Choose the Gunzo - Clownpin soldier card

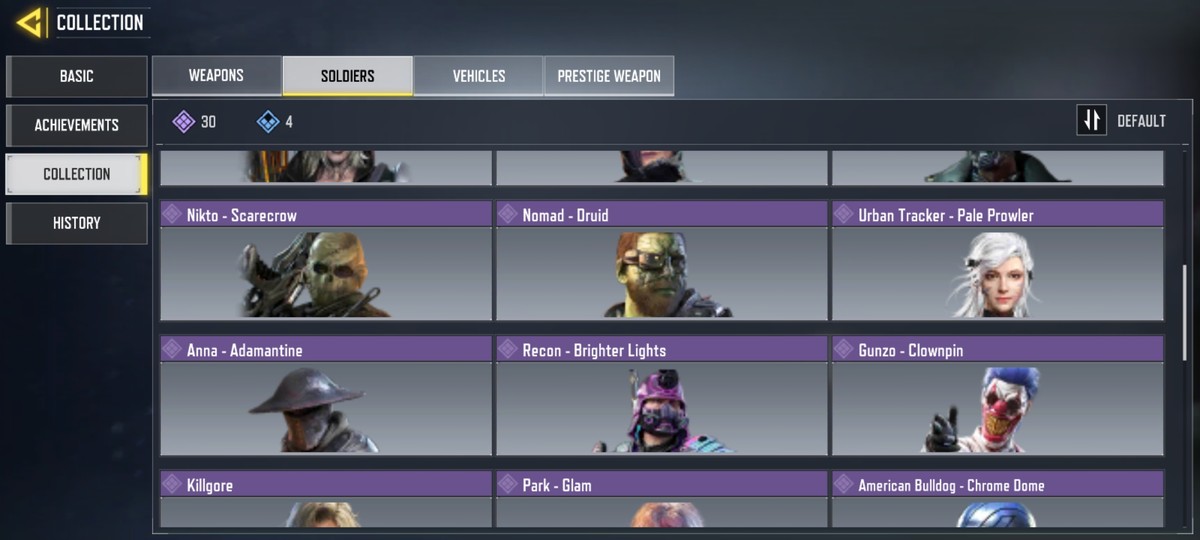coord(998,395)
